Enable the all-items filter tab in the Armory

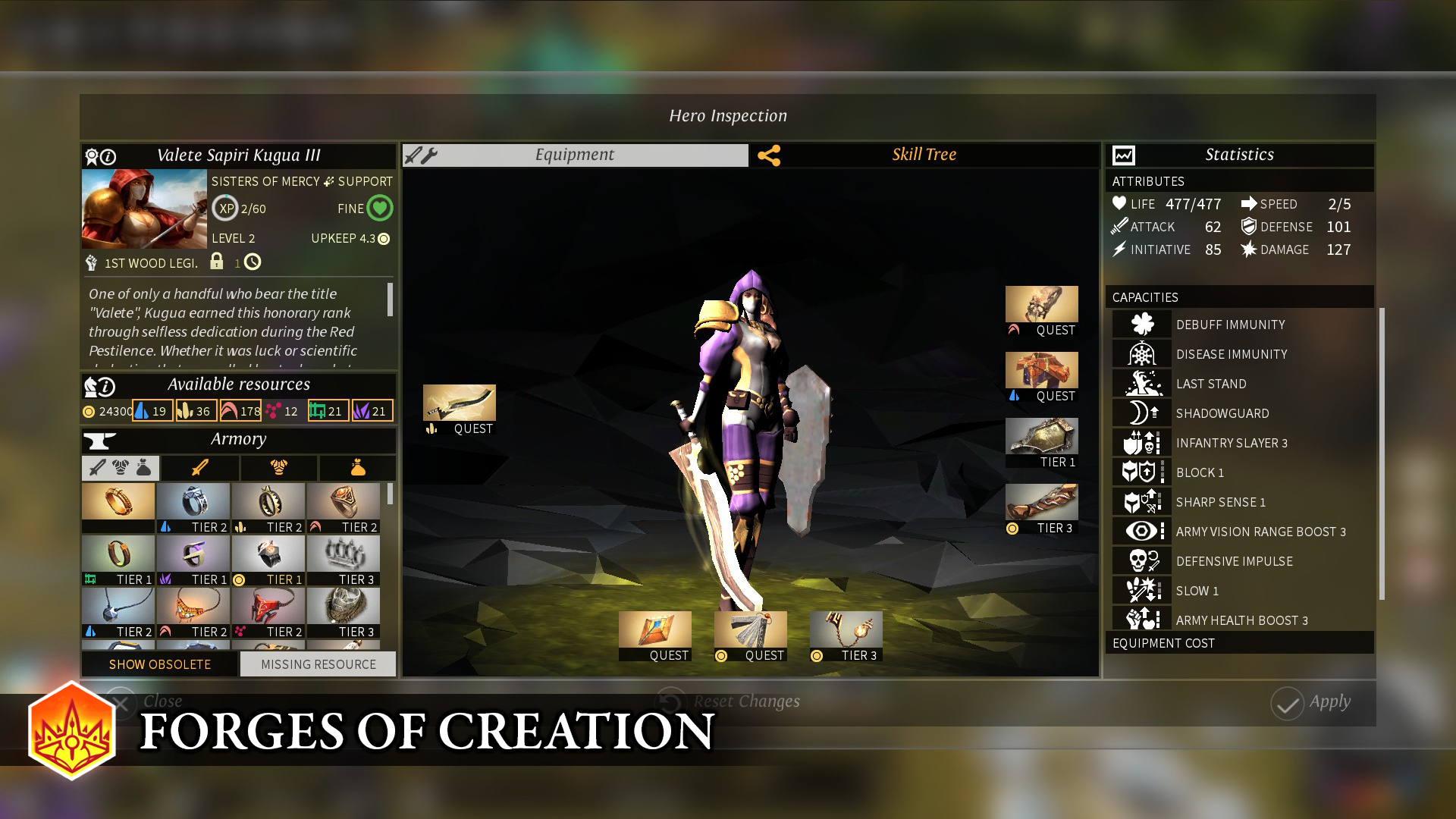pyautogui.click(x=119, y=468)
